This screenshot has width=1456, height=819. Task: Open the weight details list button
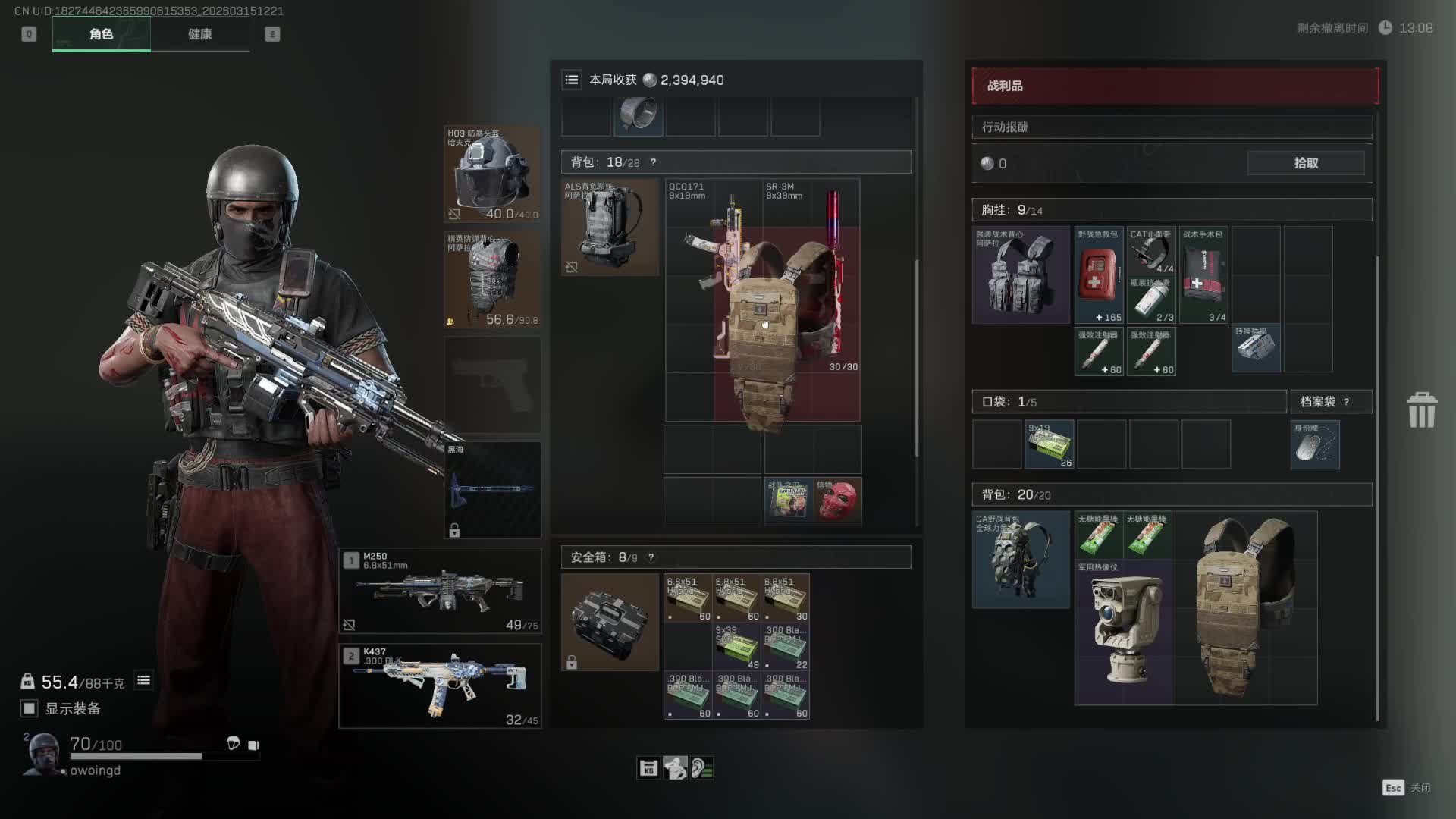coord(143,681)
